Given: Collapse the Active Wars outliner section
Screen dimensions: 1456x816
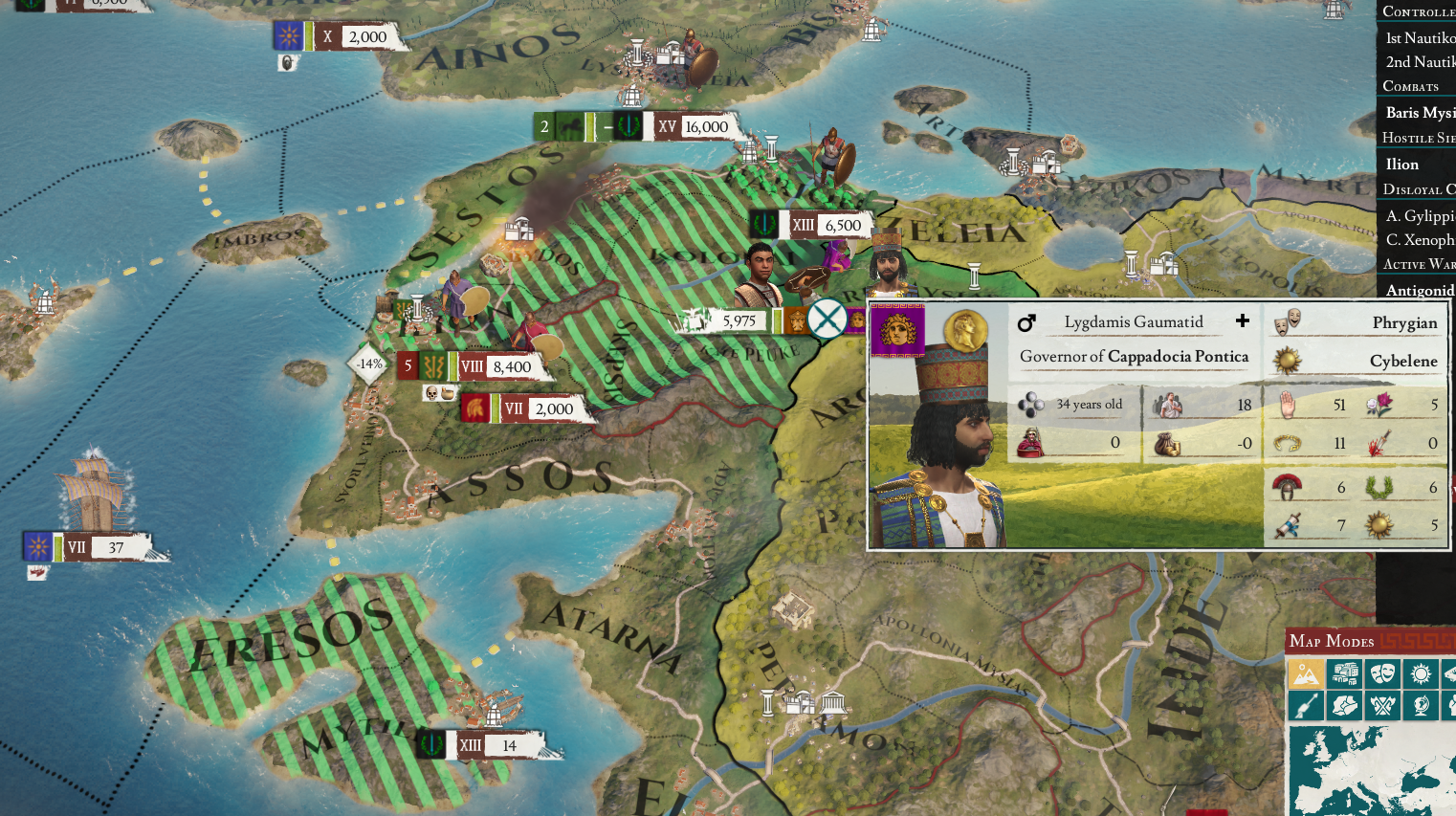Looking at the screenshot, I should [1415, 265].
